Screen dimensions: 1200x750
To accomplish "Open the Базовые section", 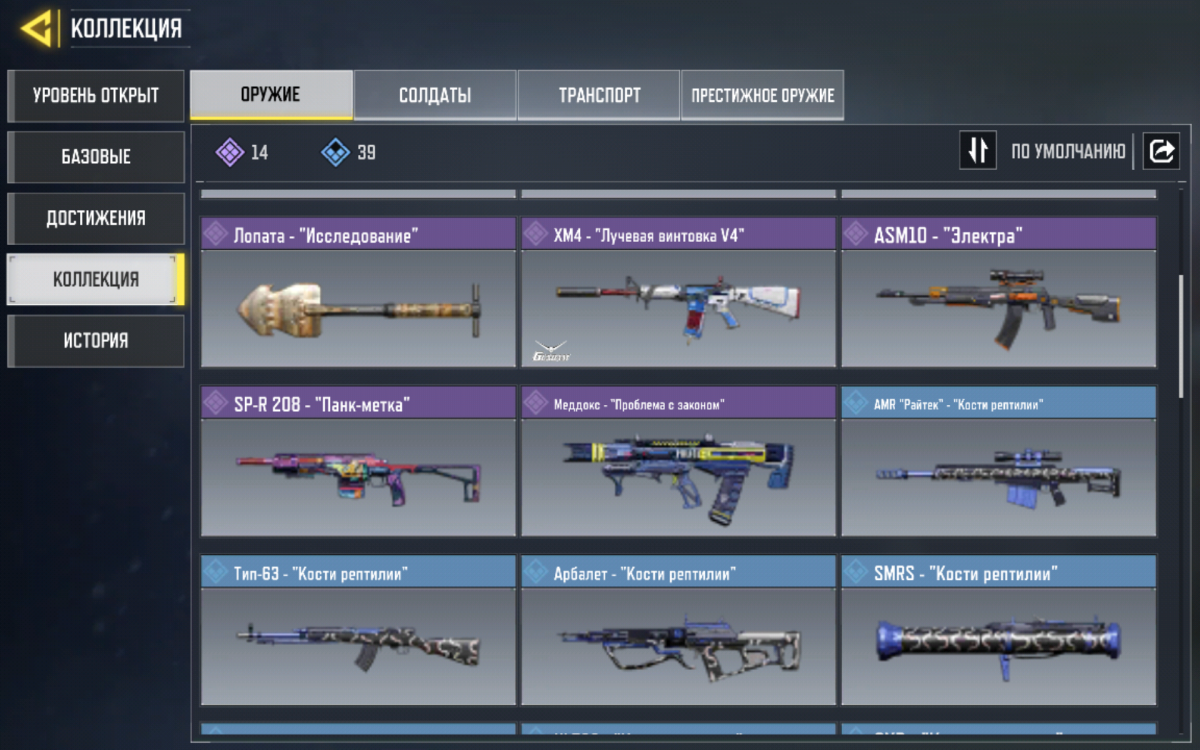I will tap(96, 157).
